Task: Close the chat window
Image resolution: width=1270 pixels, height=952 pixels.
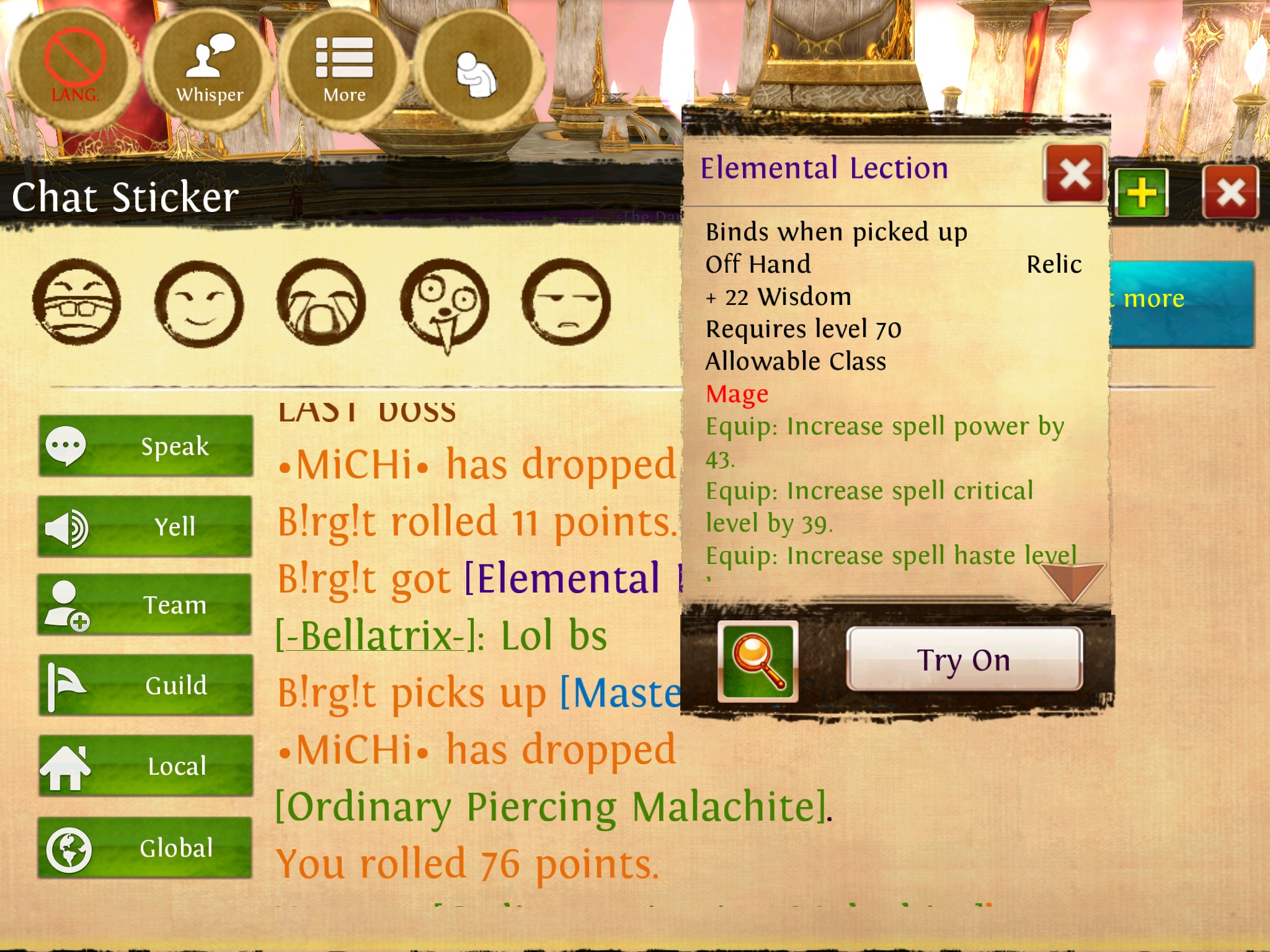Action: point(1230,192)
